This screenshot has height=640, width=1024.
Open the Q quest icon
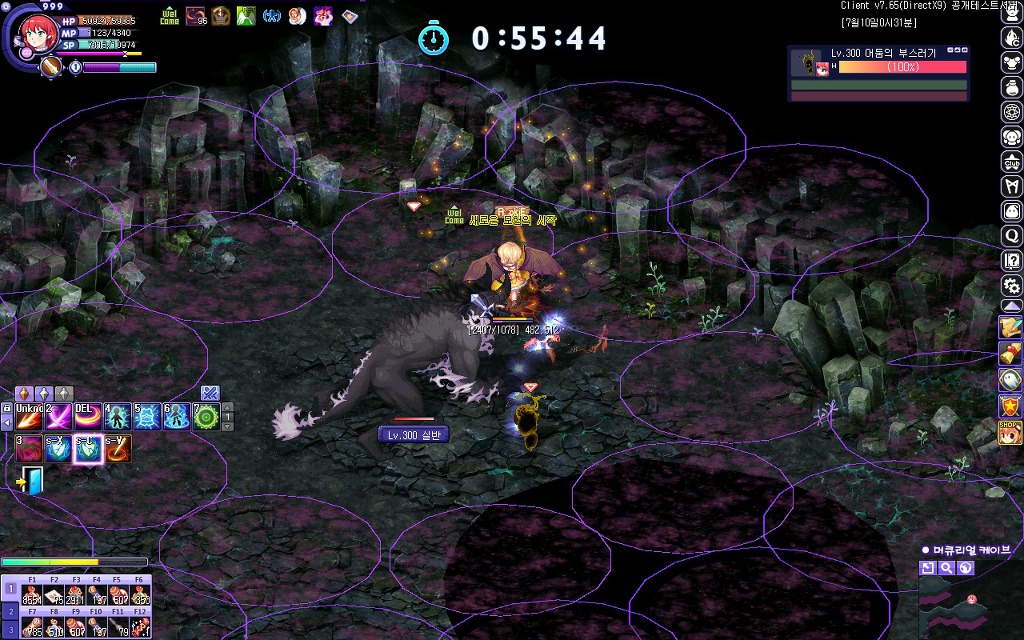click(1011, 236)
